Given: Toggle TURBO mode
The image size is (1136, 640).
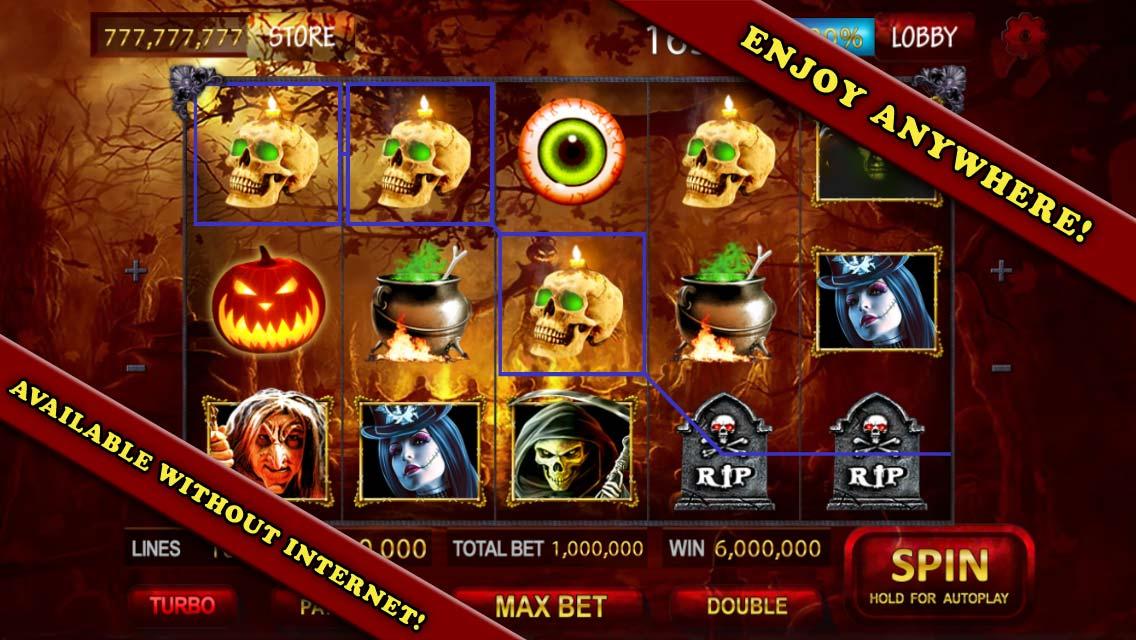Looking at the screenshot, I should coord(182,605).
